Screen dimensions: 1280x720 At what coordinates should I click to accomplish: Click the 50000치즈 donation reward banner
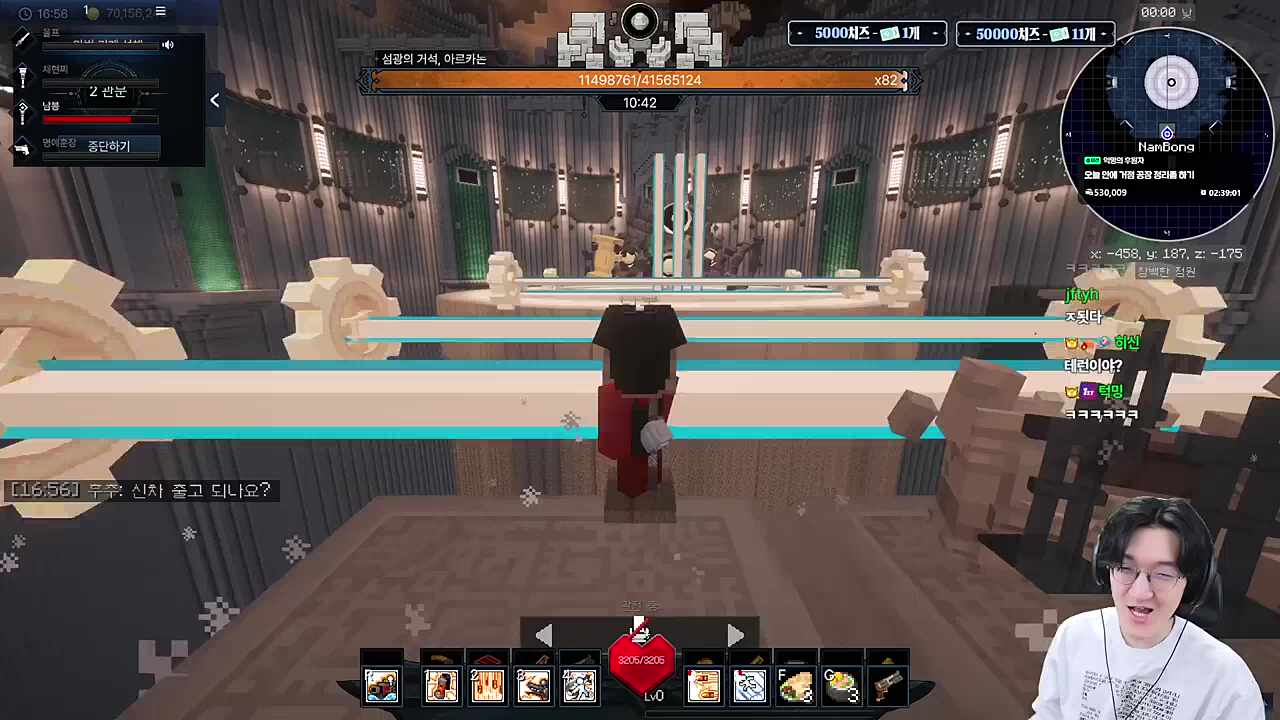(1035, 34)
